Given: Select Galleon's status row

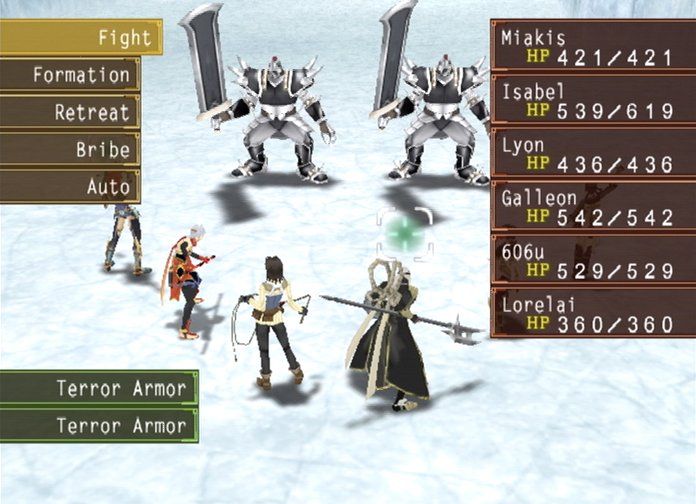Looking at the screenshot, I should pyautogui.click(x=592, y=208).
